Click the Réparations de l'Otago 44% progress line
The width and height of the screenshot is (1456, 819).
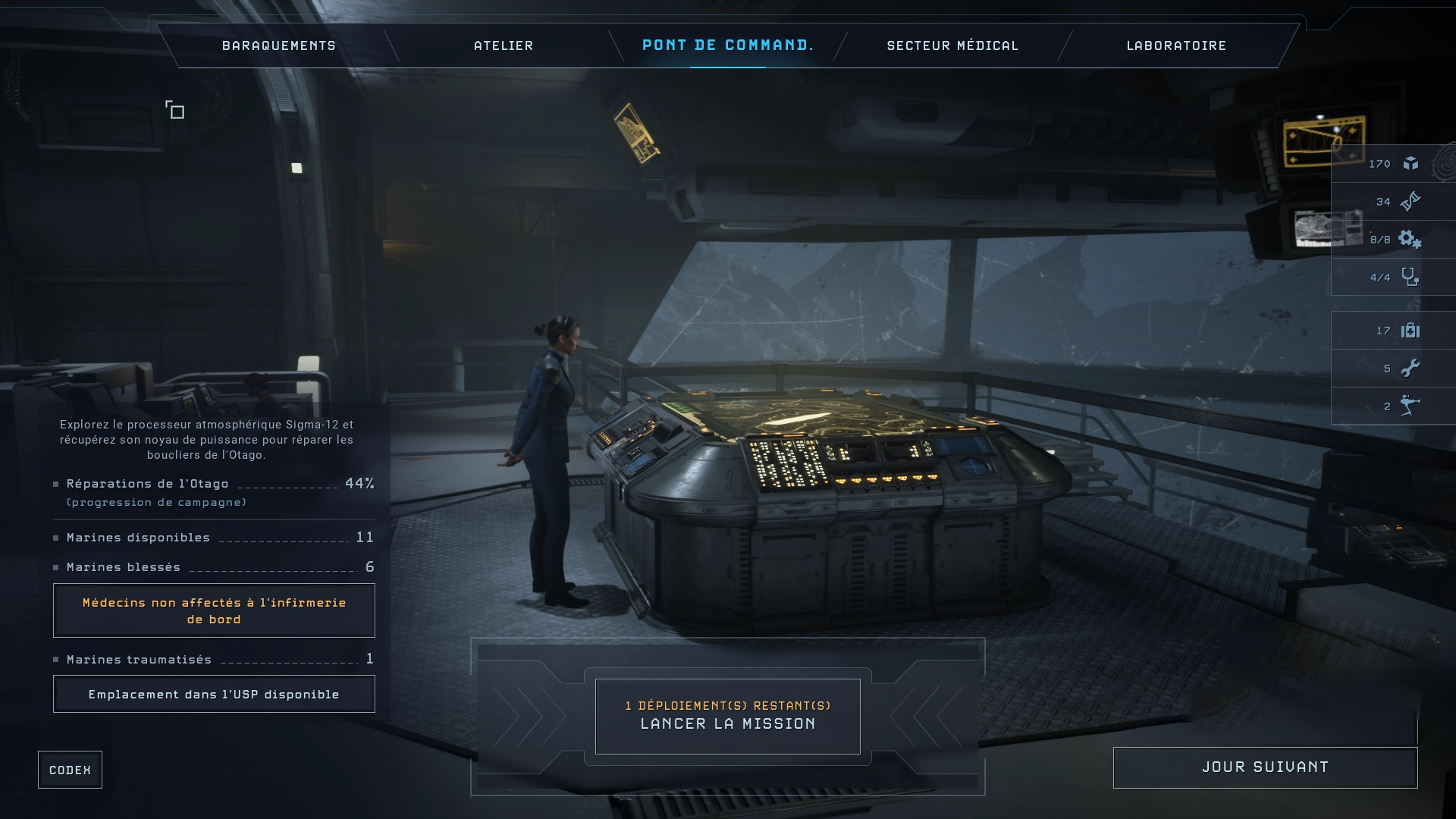213,483
